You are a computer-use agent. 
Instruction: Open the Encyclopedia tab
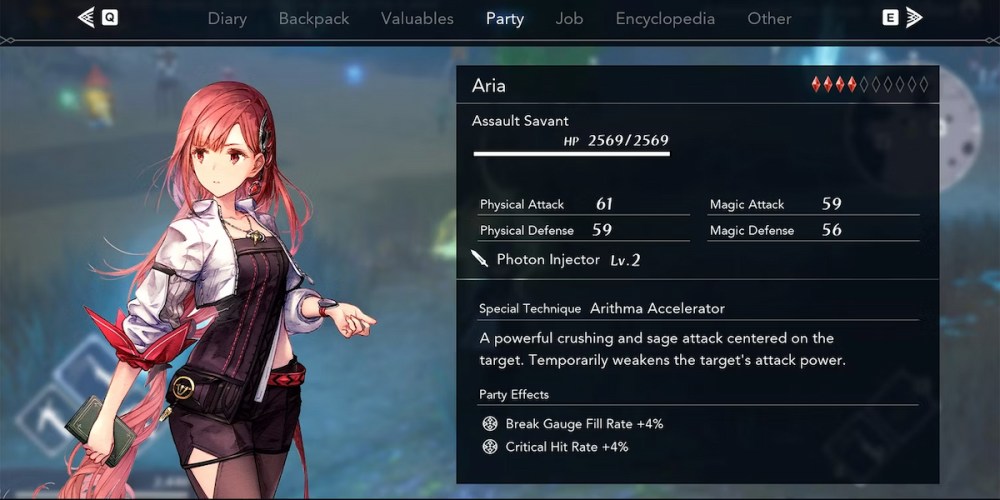point(665,18)
